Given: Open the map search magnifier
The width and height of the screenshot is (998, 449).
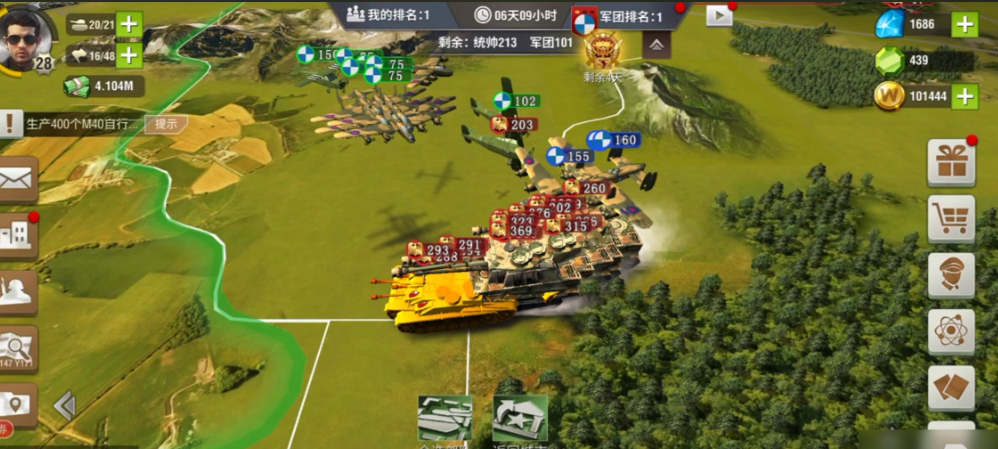Looking at the screenshot, I should (18, 348).
